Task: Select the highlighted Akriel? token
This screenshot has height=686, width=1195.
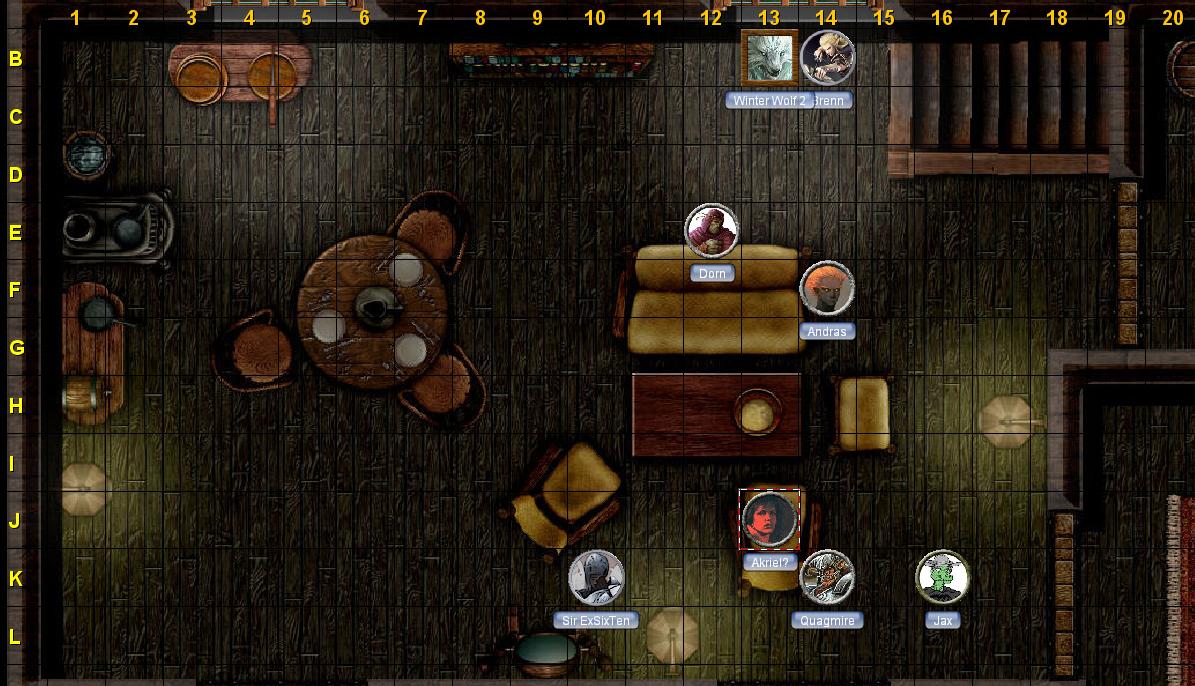Action: pos(769,520)
